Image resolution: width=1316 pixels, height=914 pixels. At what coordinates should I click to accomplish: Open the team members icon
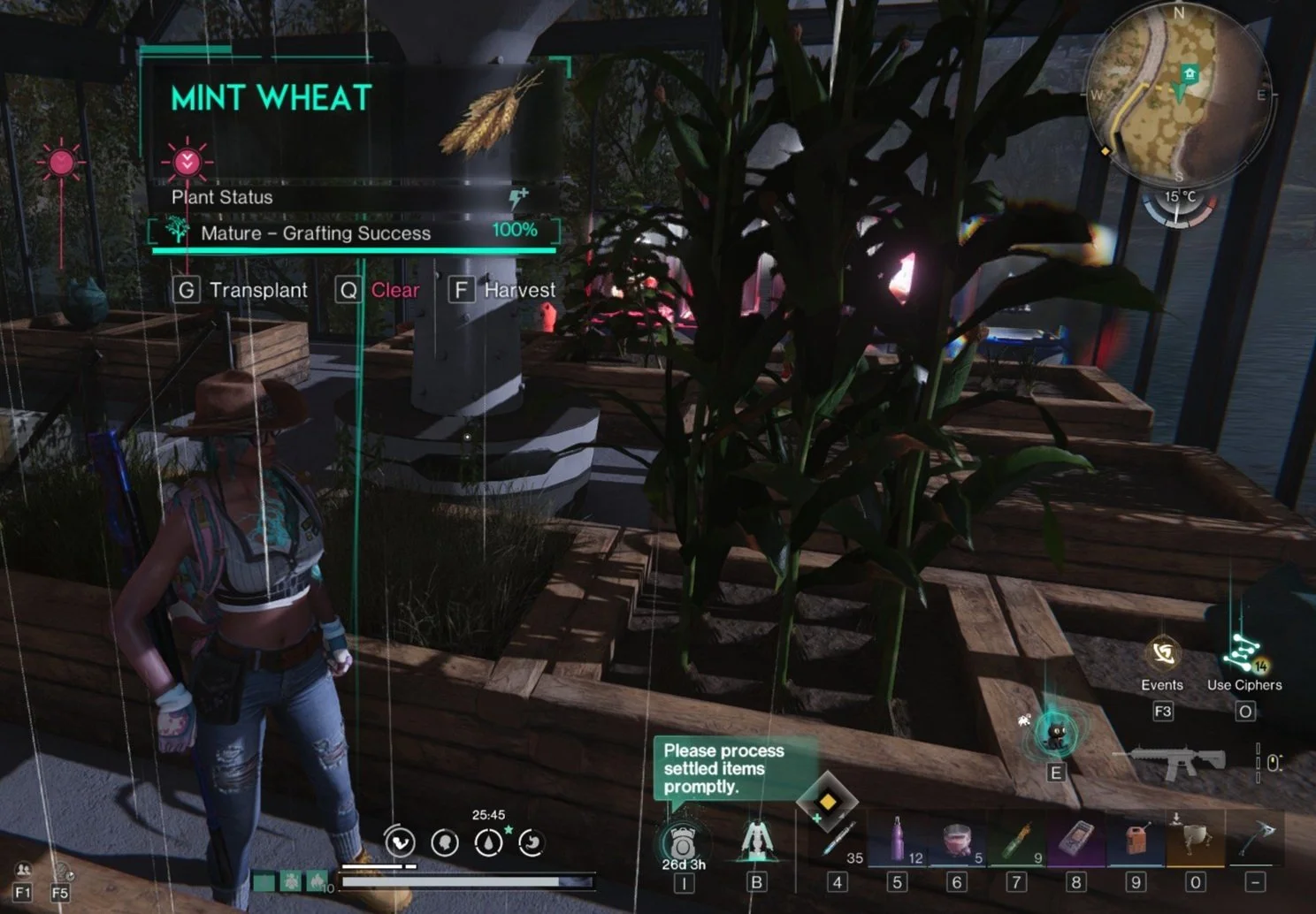pyautogui.click(x=23, y=872)
